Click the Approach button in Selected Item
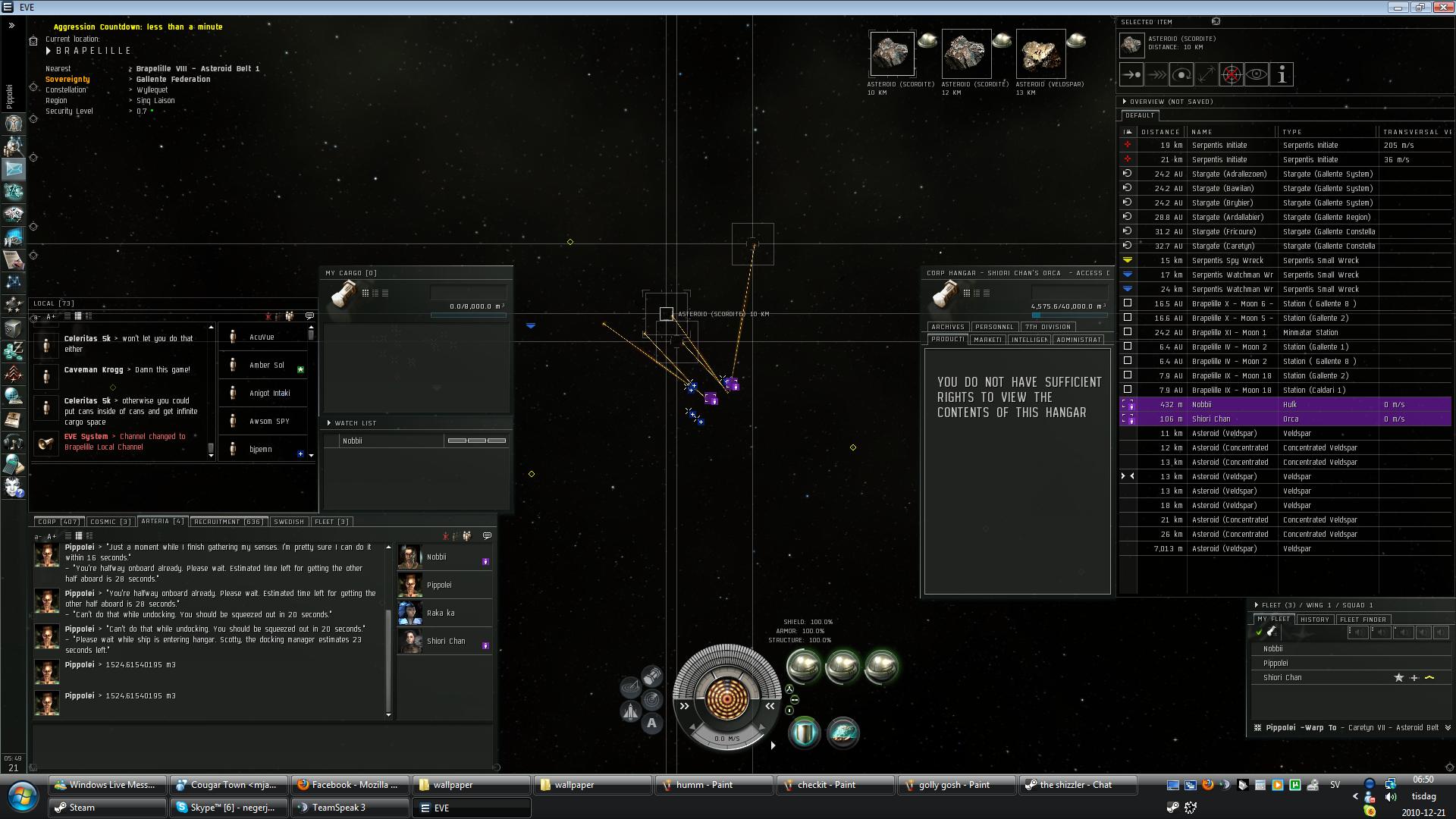The height and width of the screenshot is (819, 1456). pyautogui.click(x=1131, y=74)
